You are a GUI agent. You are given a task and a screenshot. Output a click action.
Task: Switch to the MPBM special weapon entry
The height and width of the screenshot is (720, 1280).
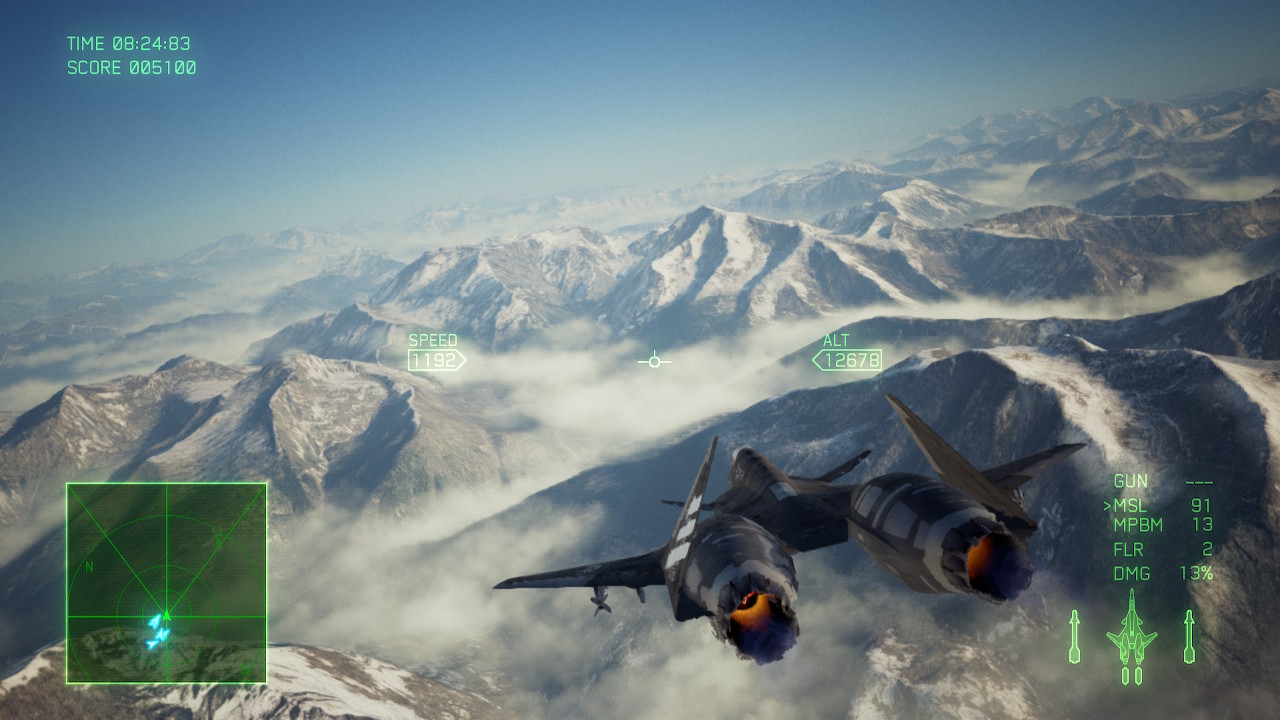[1138, 524]
